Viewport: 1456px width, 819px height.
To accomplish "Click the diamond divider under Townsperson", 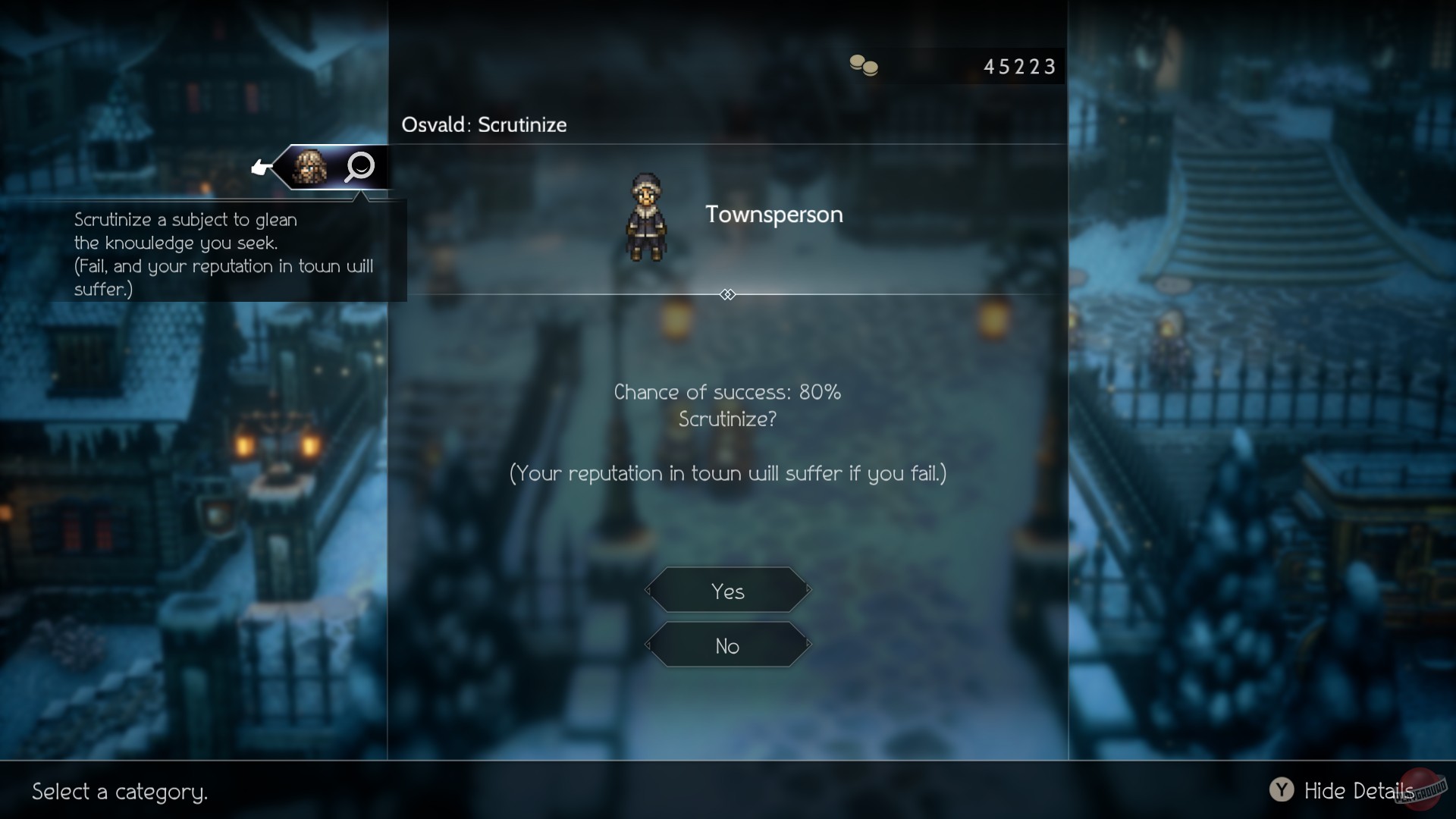I will (727, 294).
